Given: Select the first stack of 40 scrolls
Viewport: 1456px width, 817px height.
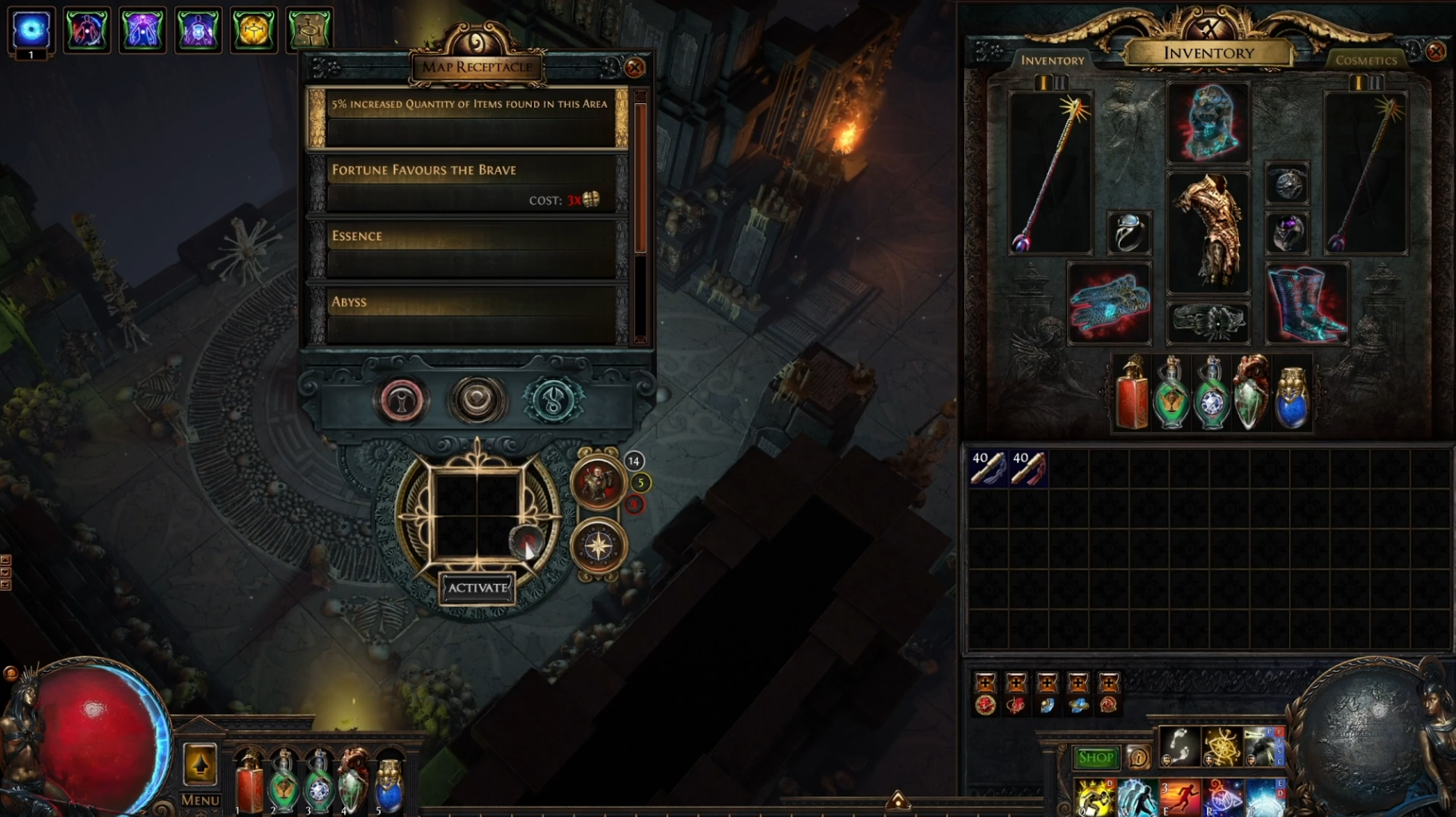Looking at the screenshot, I should click(x=987, y=468).
